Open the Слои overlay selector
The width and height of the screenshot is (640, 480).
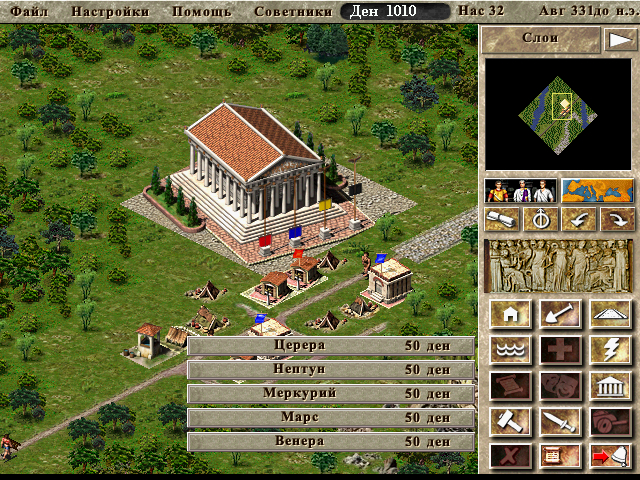pos(540,39)
